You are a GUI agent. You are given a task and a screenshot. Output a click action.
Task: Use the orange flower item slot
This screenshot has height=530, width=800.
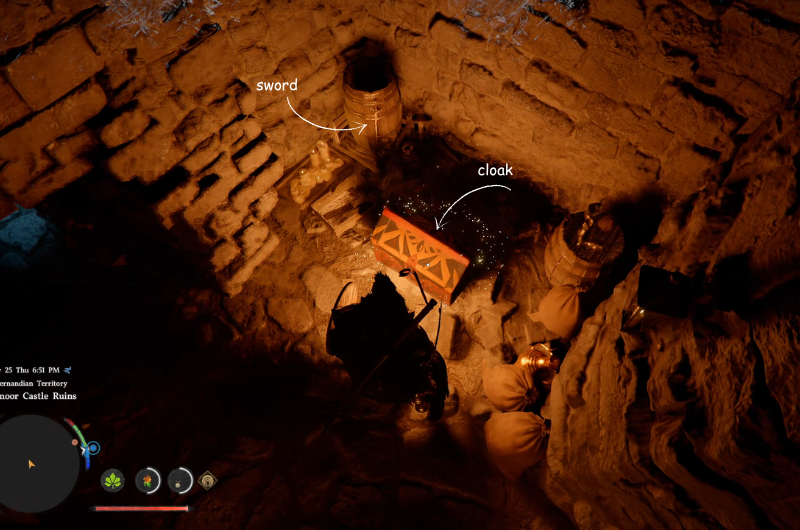coord(147,481)
